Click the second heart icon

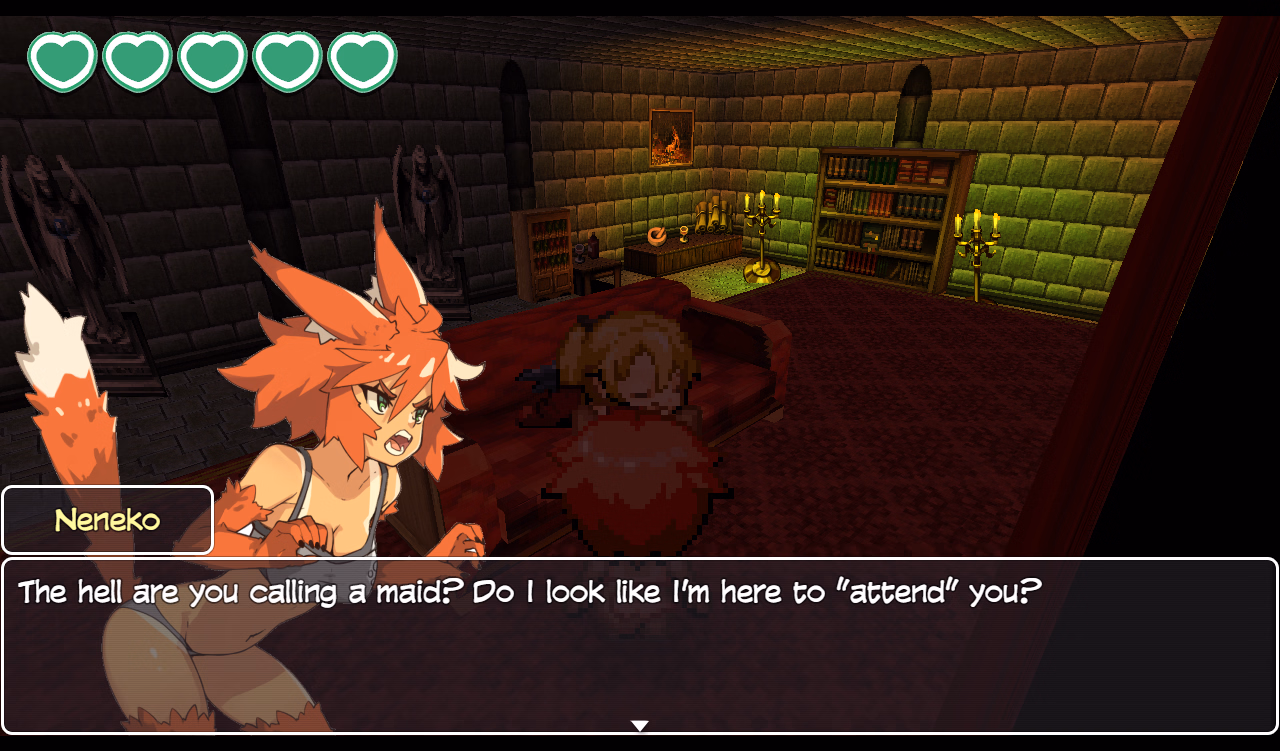coord(137,59)
